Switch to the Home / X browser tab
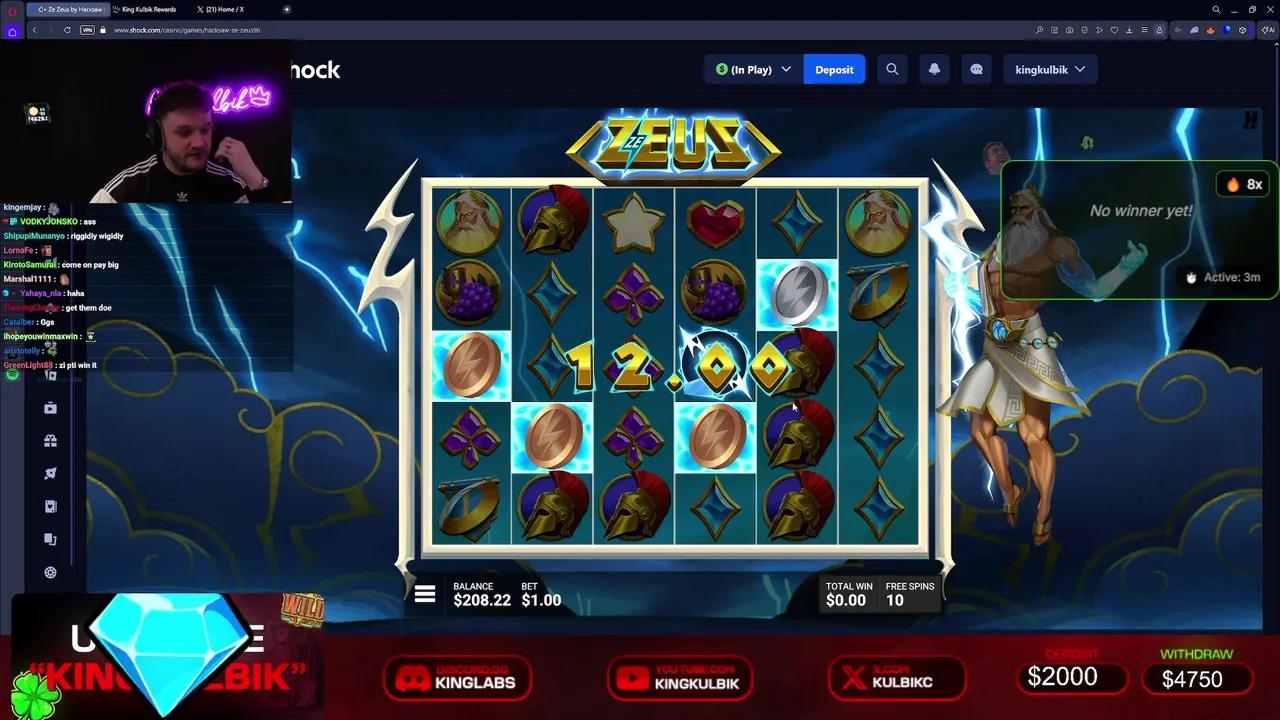Image resolution: width=1280 pixels, height=720 pixels. point(222,9)
